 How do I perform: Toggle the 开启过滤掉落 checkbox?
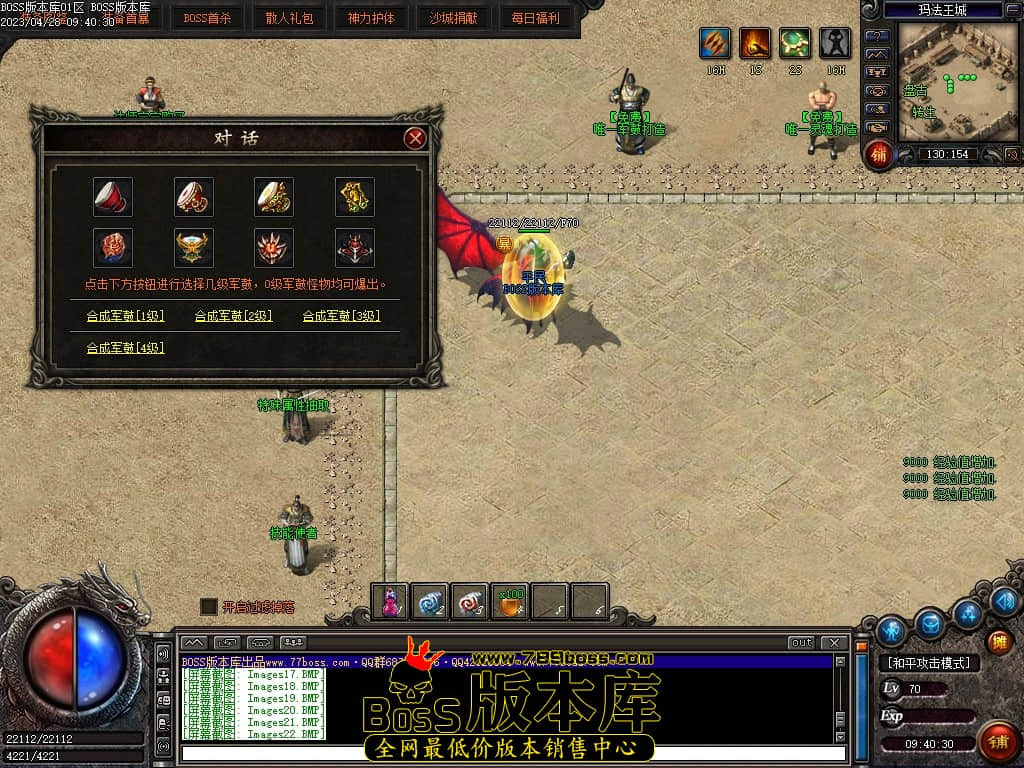click(x=208, y=606)
